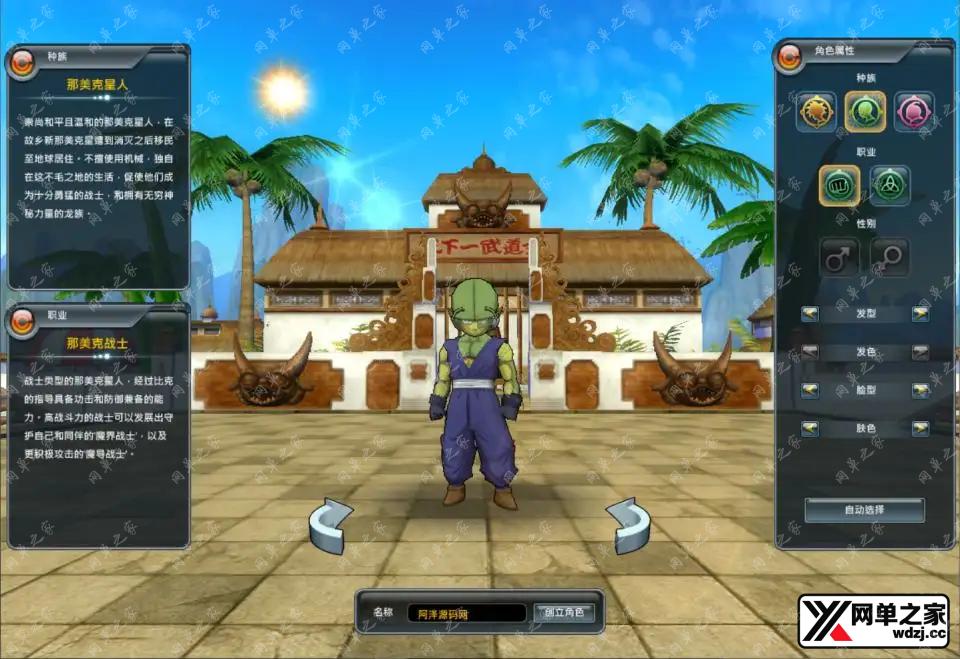Switch to previous face type (脸型 left arrow)
Viewport: 960px width, 659px height.
(810, 390)
